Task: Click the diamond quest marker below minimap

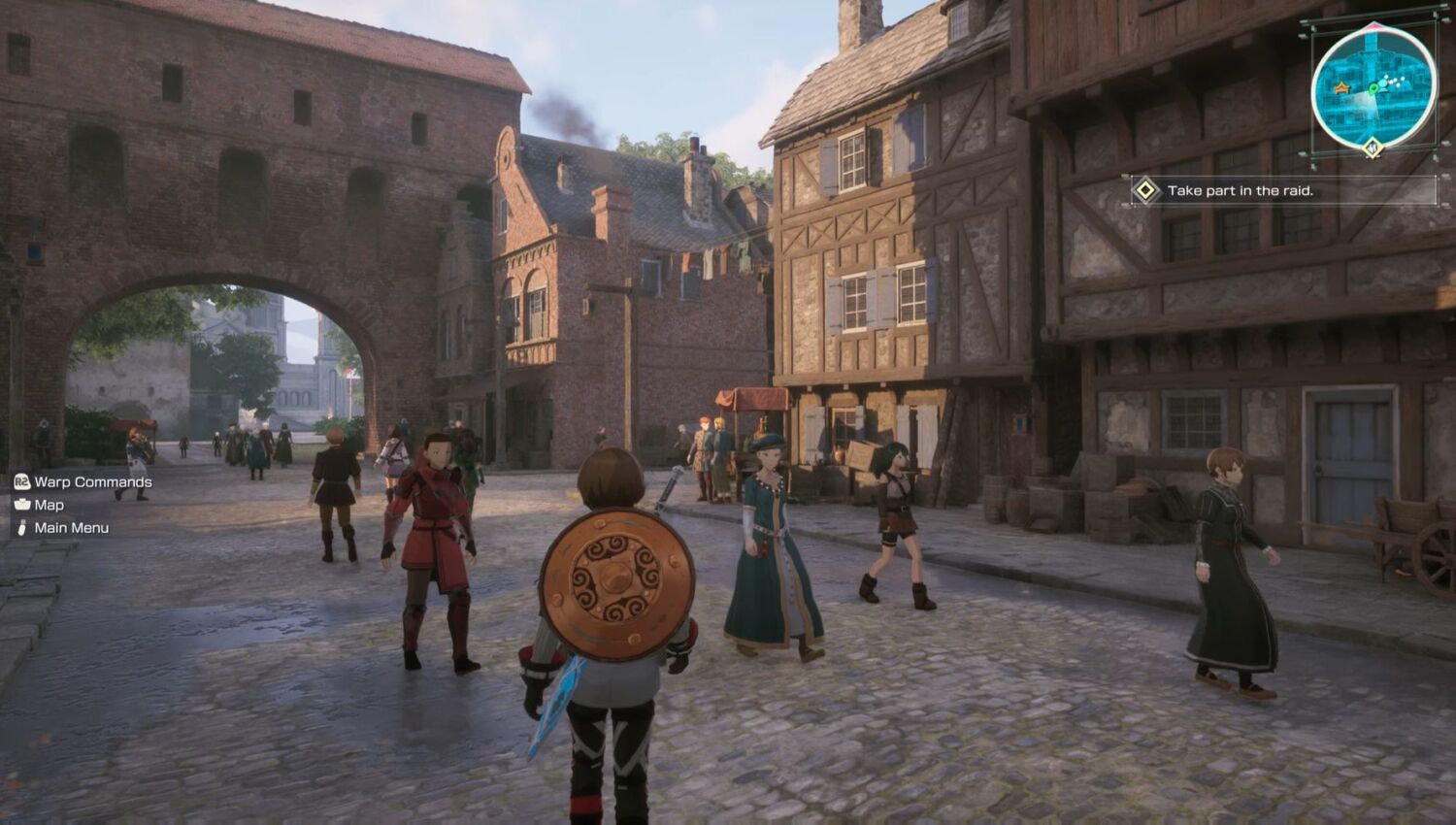Action: click(1372, 148)
